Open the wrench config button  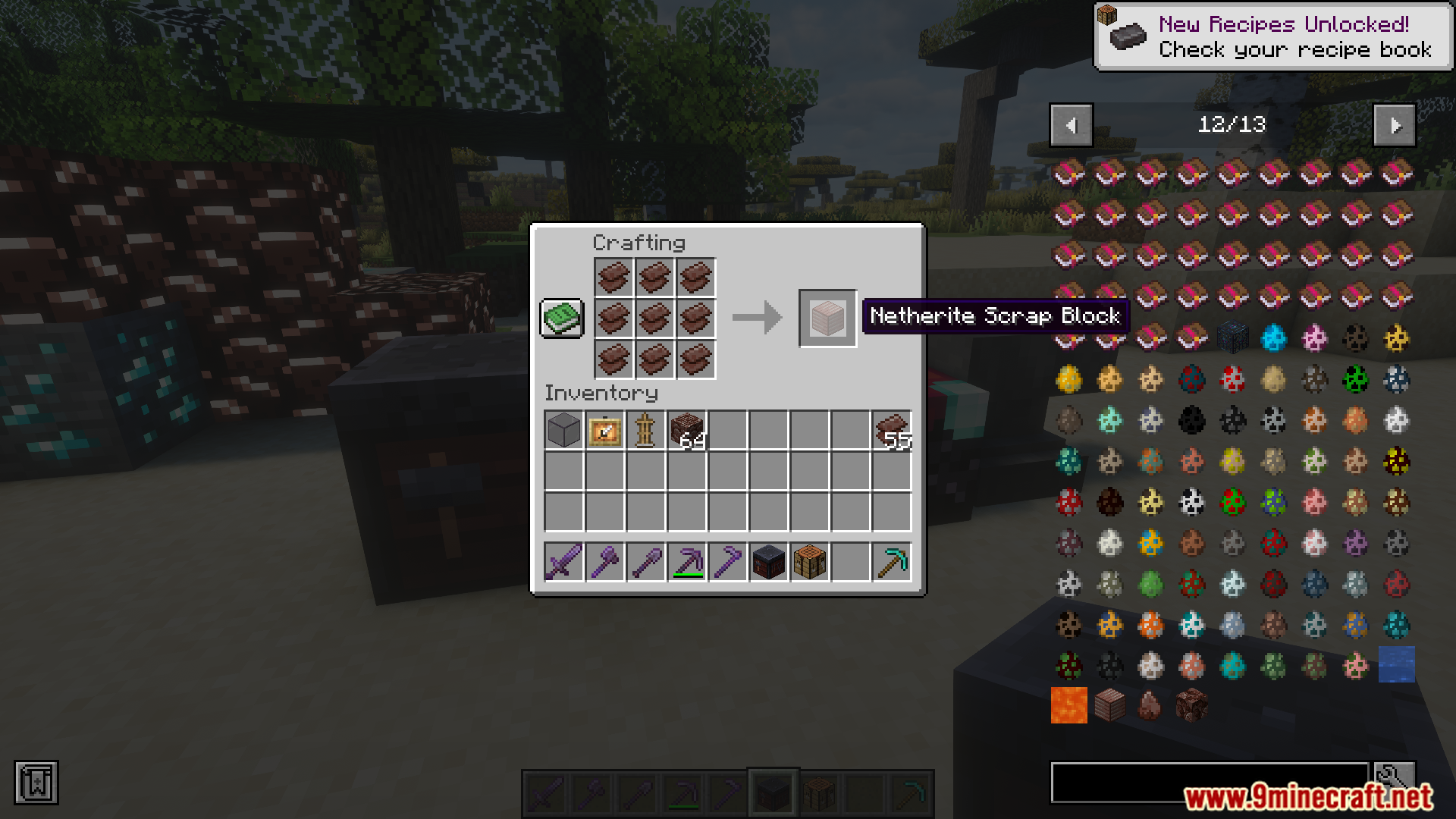coord(1395,777)
